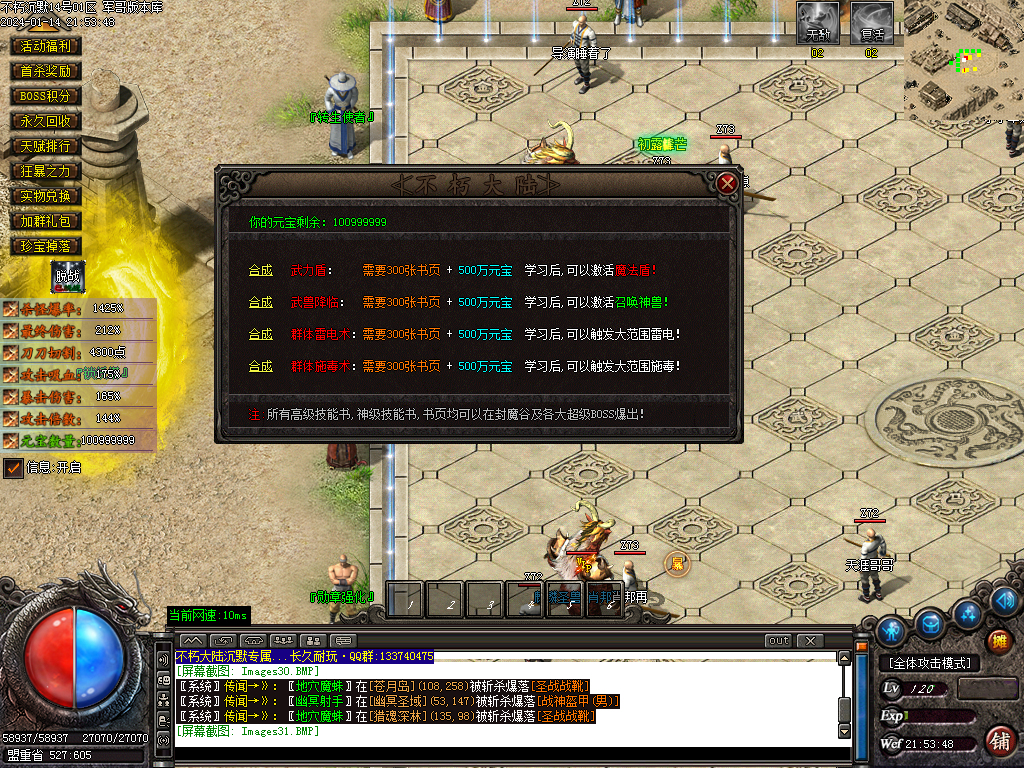This screenshot has width=1024, height=768.
Task: Open the 珍宝掉落 drop list
Action: (46, 246)
